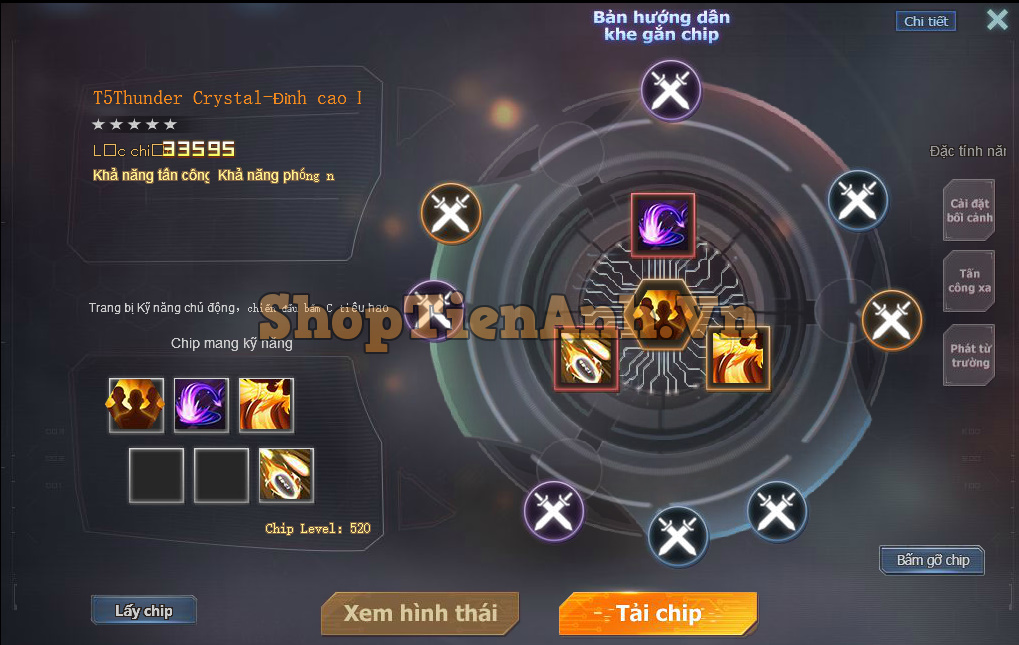The image size is (1019, 645).
Task: Choose the golden claw slash chip in the list
Action: coord(266,405)
